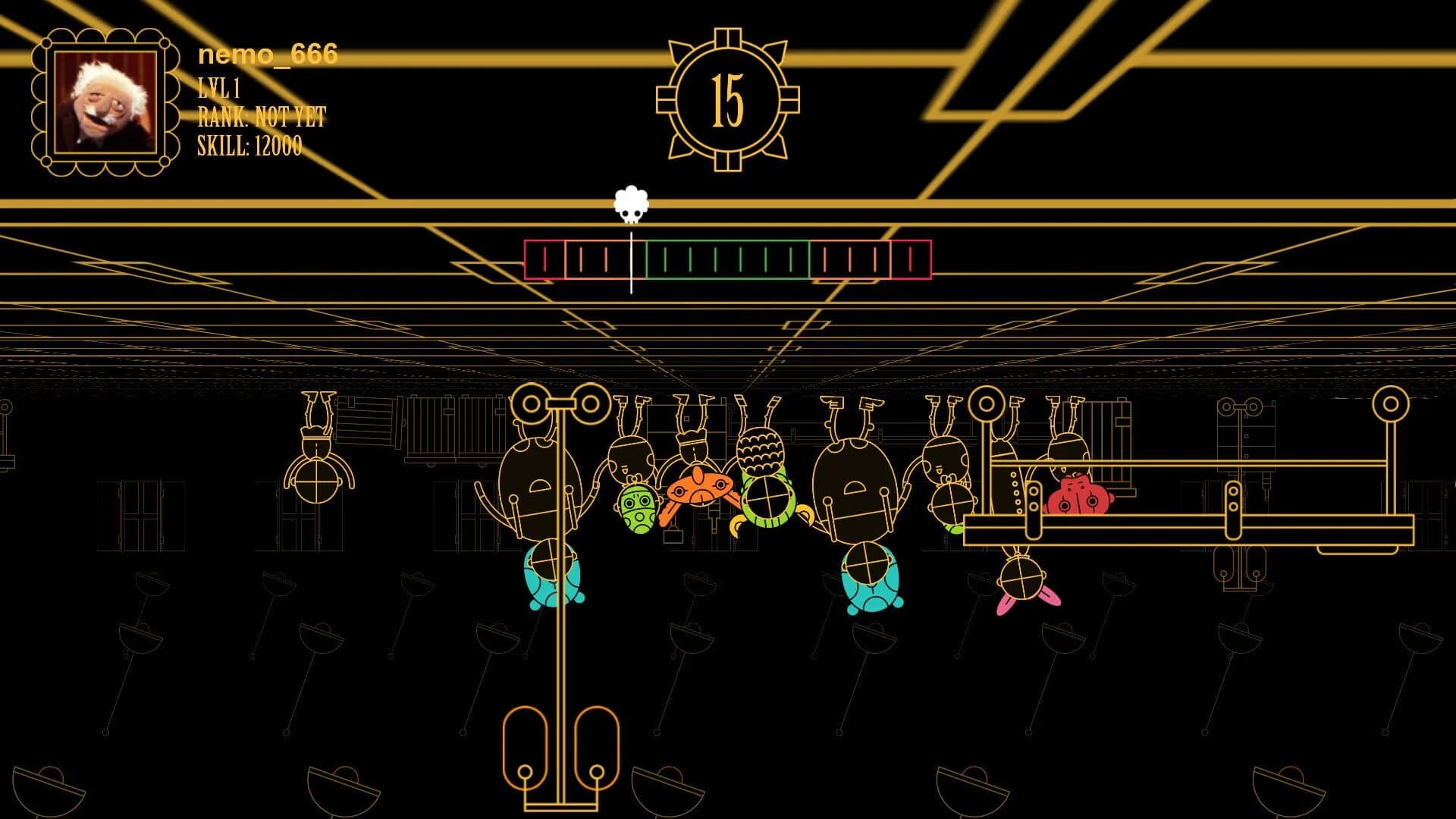Click the nemo_666 username text
The image size is (1456, 819).
click(267, 53)
